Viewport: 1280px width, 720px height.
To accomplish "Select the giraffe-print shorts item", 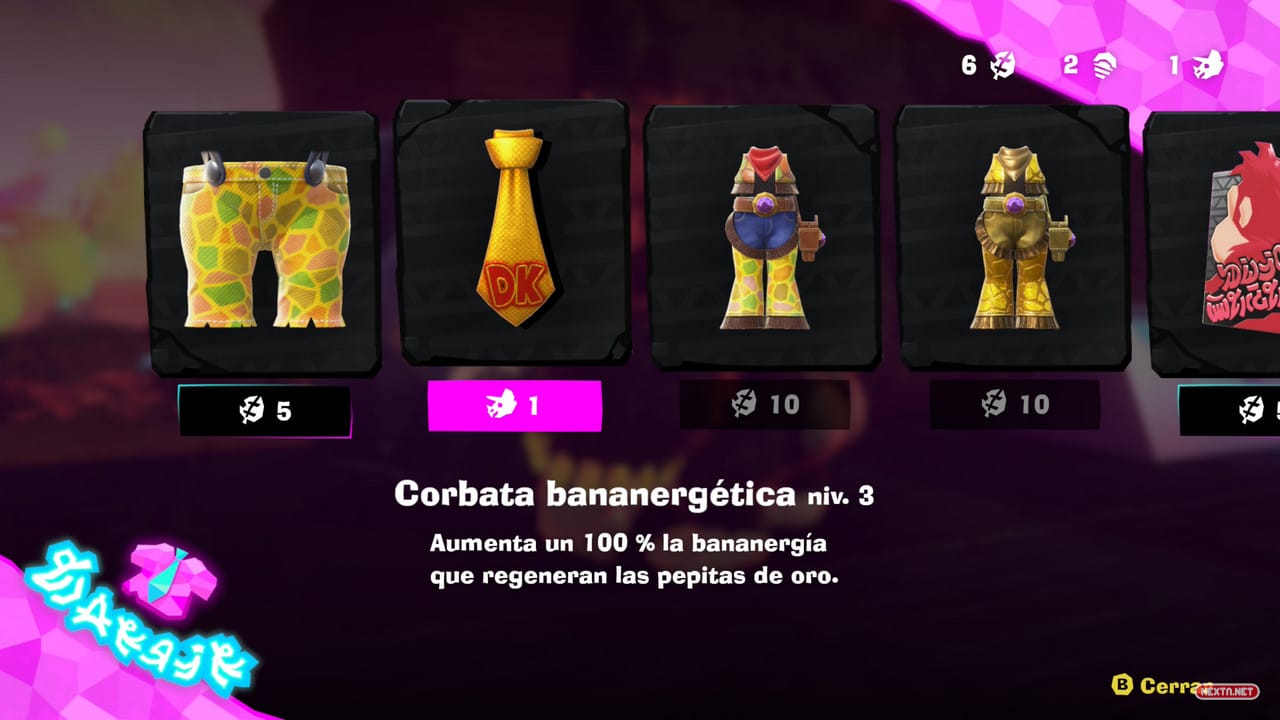I will coord(262,240).
